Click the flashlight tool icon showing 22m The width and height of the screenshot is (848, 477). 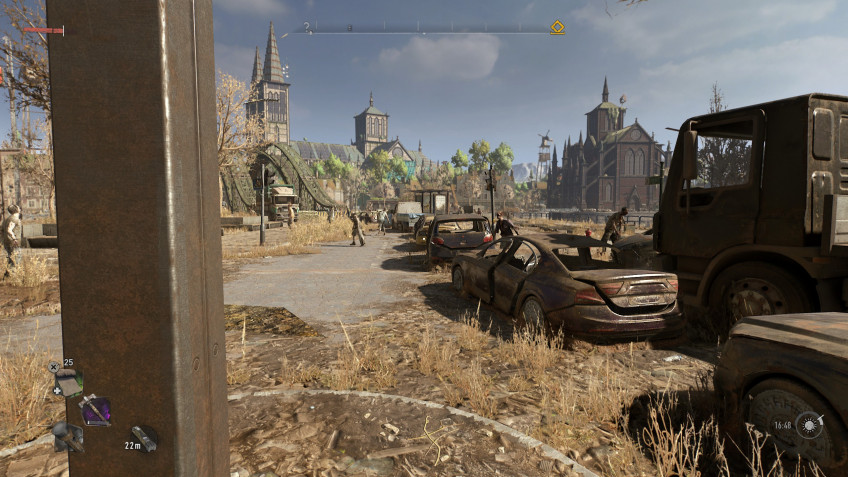(145, 438)
